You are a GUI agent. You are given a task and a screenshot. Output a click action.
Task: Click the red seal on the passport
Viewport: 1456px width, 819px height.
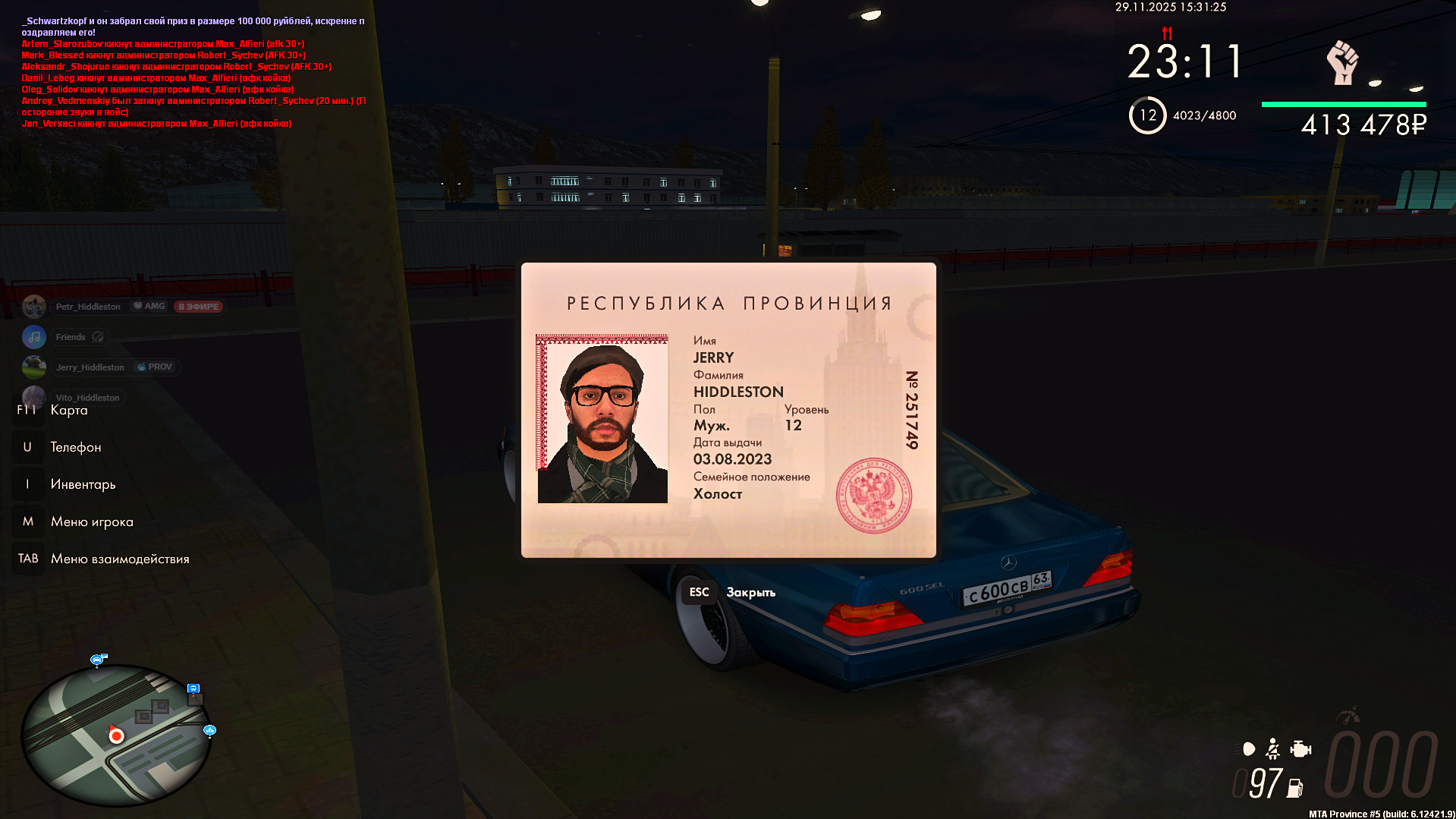(873, 496)
